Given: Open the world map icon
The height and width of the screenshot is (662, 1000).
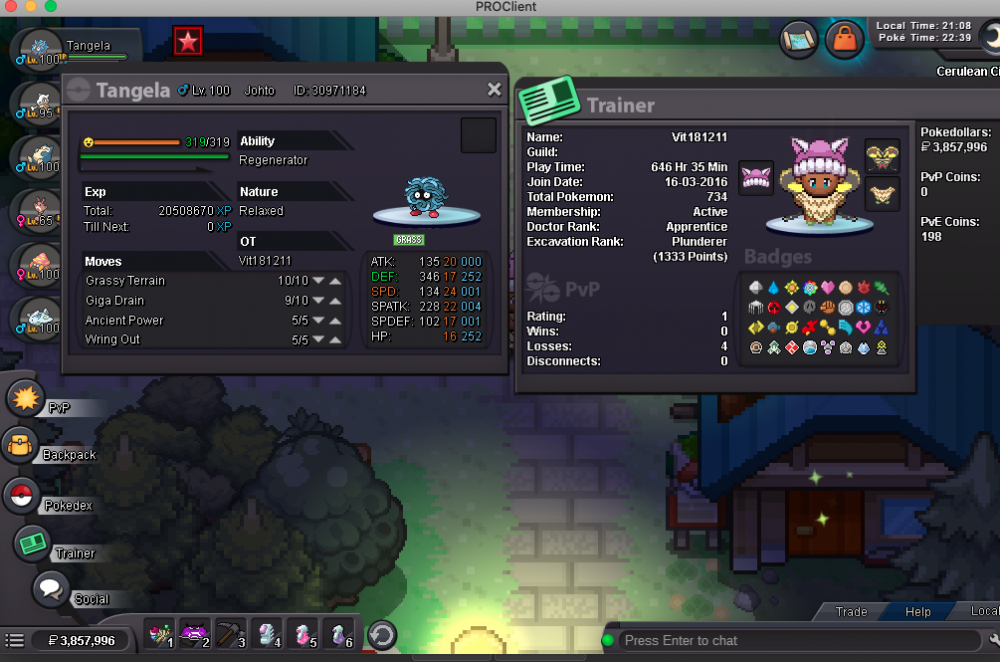Looking at the screenshot, I should [x=799, y=40].
